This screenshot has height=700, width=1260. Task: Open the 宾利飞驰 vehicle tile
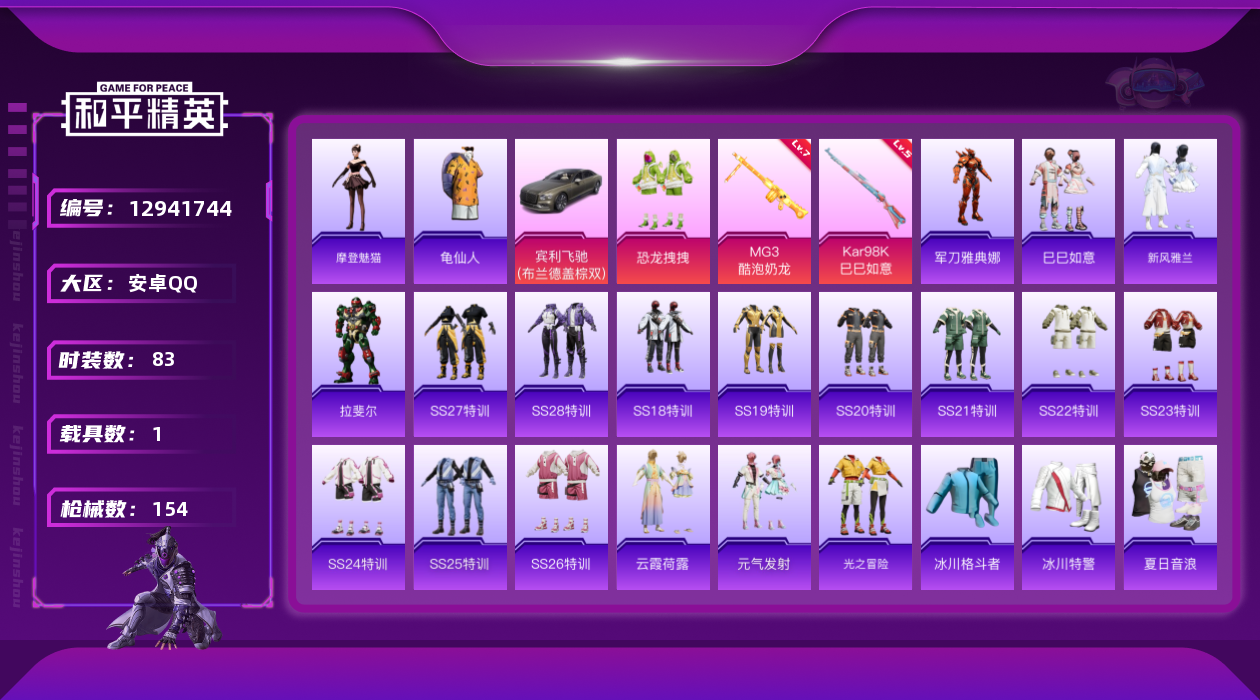pyautogui.click(x=561, y=210)
